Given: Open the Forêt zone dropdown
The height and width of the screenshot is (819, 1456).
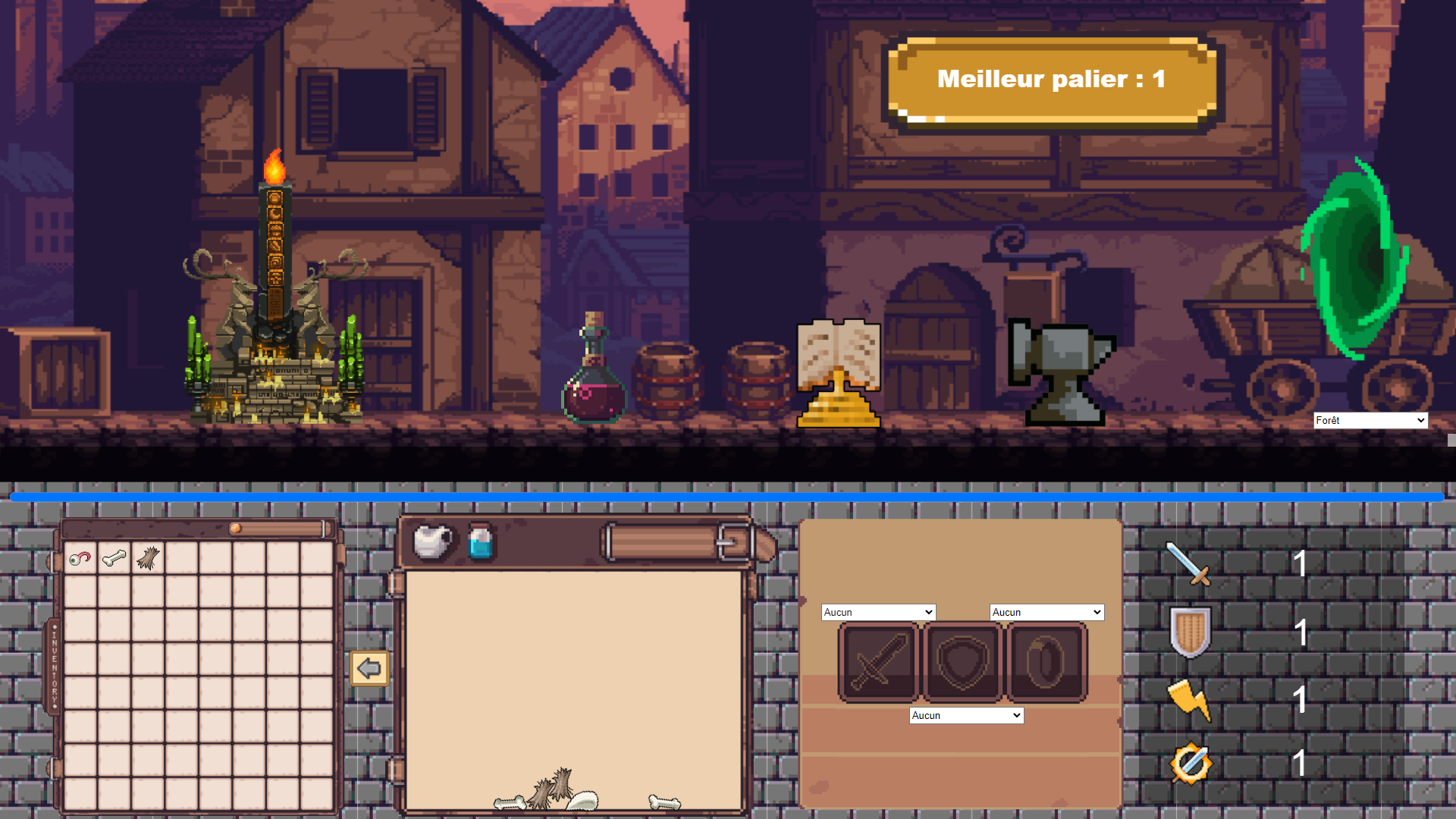Looking at the screenshot, I should click(x=1370, y=420).
